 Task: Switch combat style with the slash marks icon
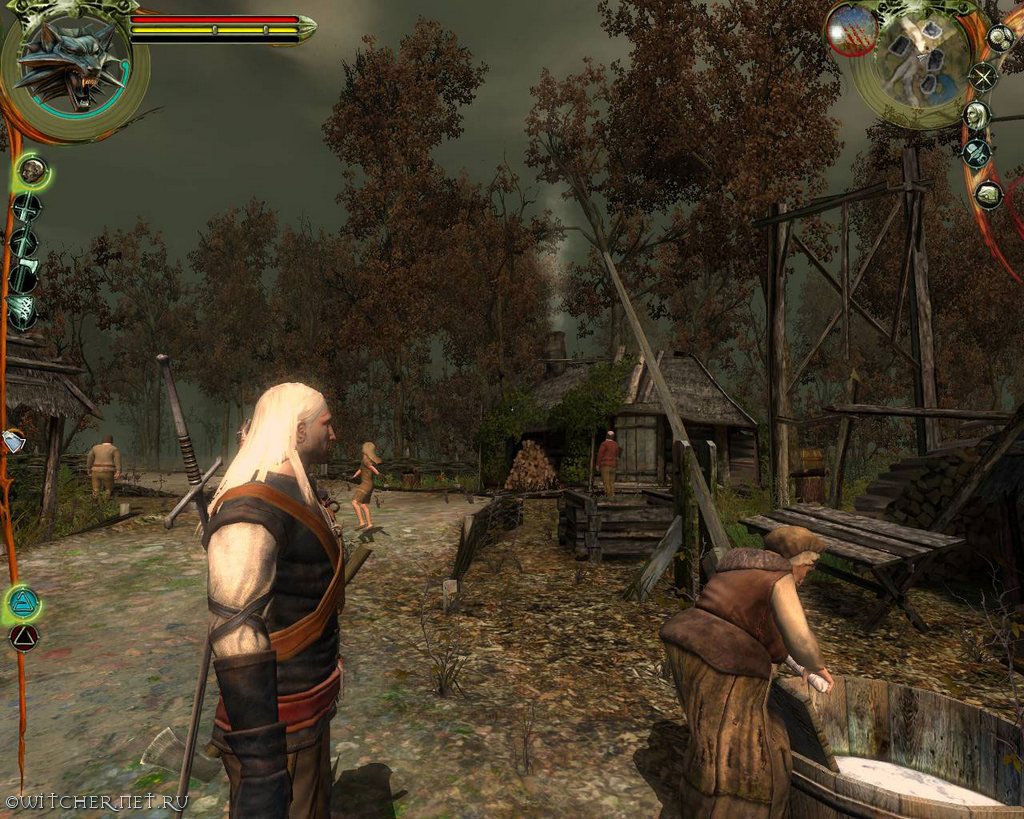(23, 313)
